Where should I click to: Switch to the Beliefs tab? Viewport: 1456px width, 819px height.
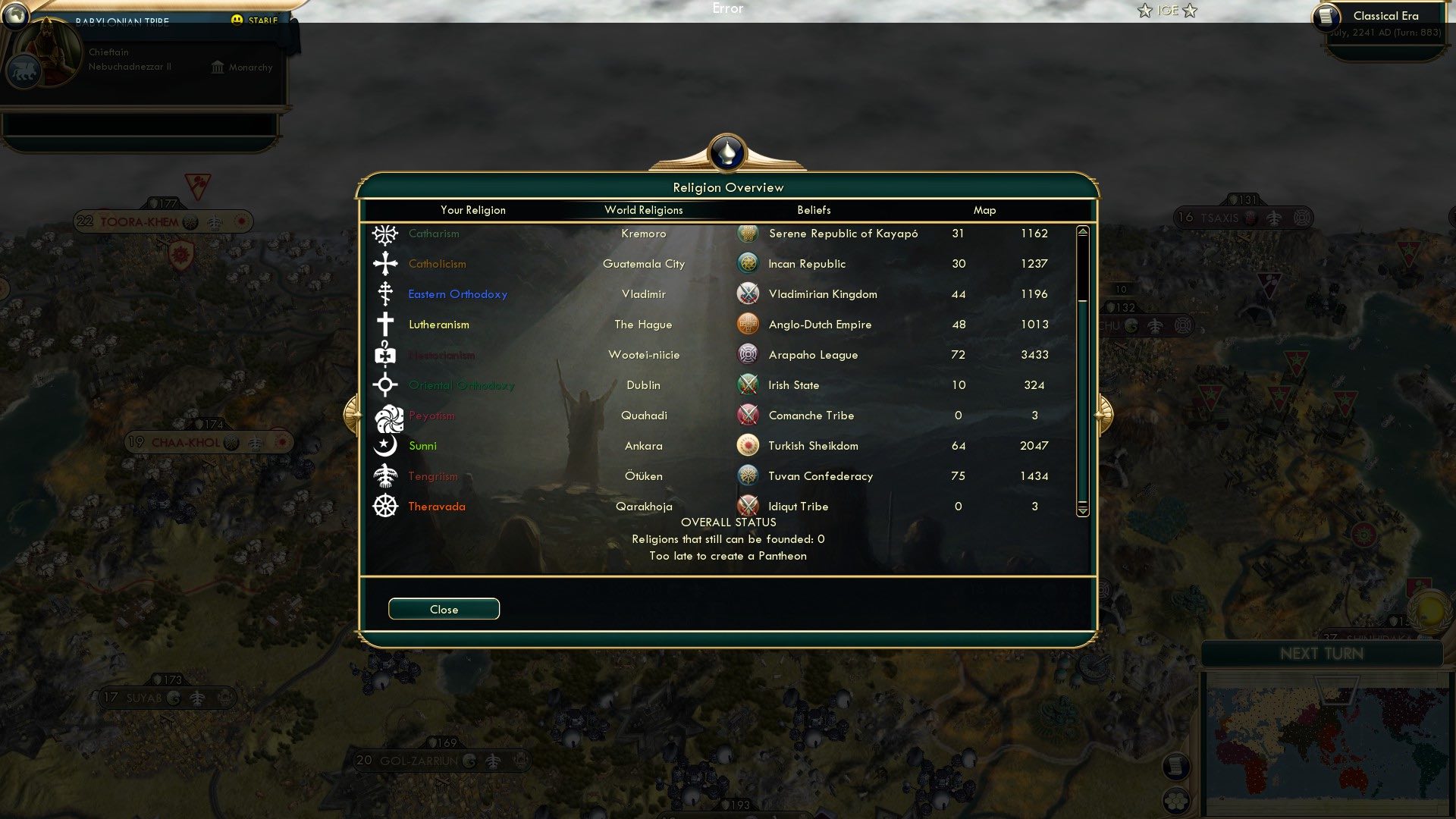click(813, 210)
